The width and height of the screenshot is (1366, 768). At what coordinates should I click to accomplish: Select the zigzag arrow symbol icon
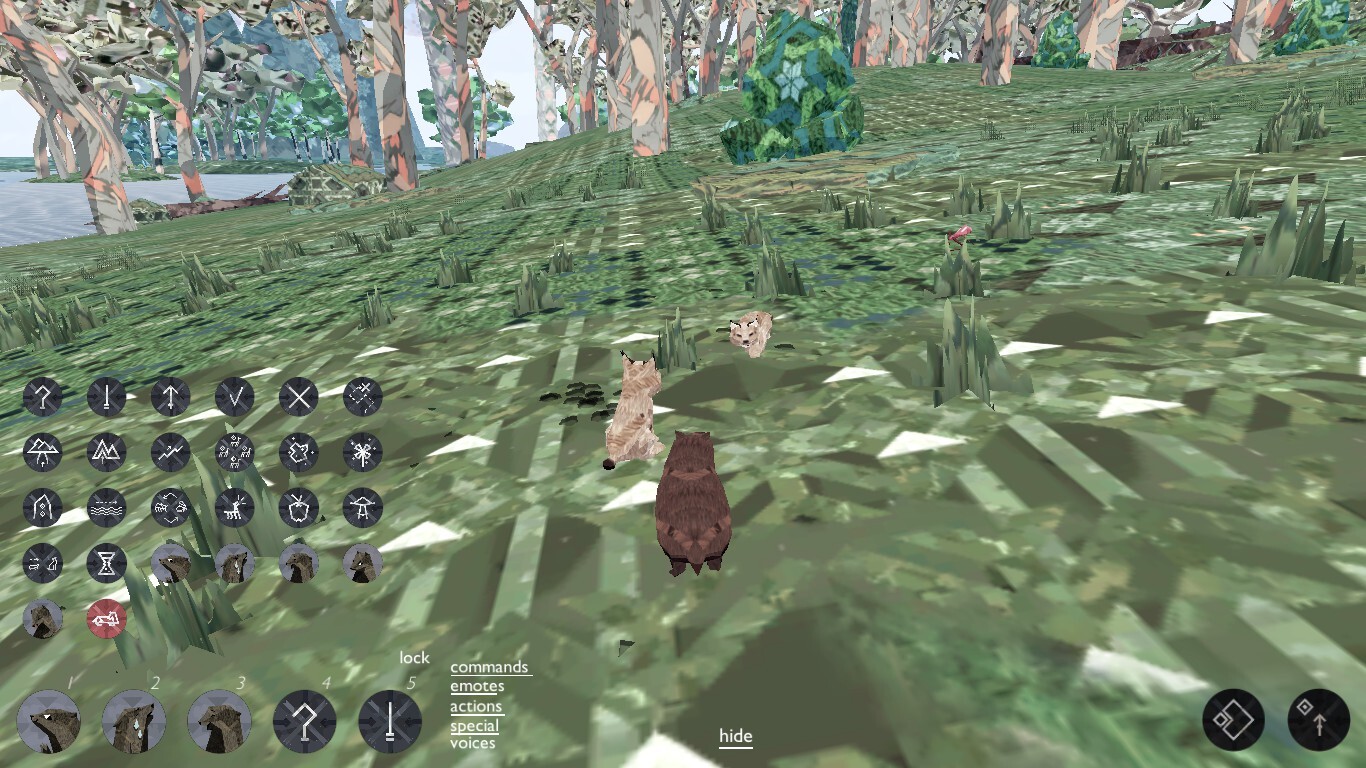tap(170, 452)
